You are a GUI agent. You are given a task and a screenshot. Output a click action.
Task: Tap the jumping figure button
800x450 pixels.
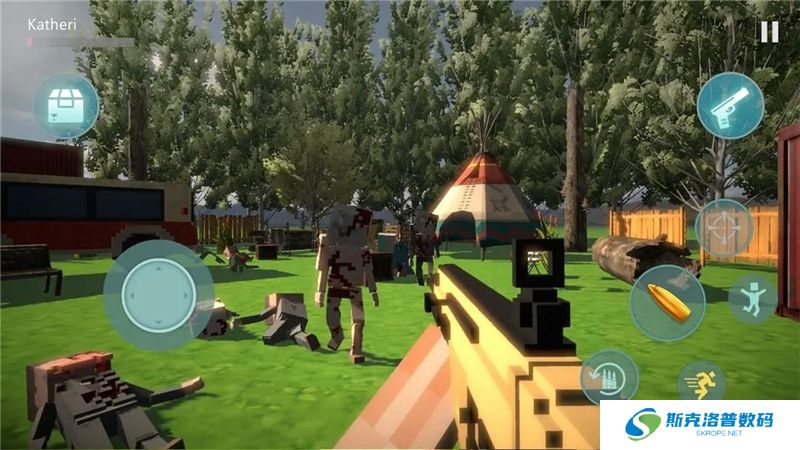pos(752,299)
